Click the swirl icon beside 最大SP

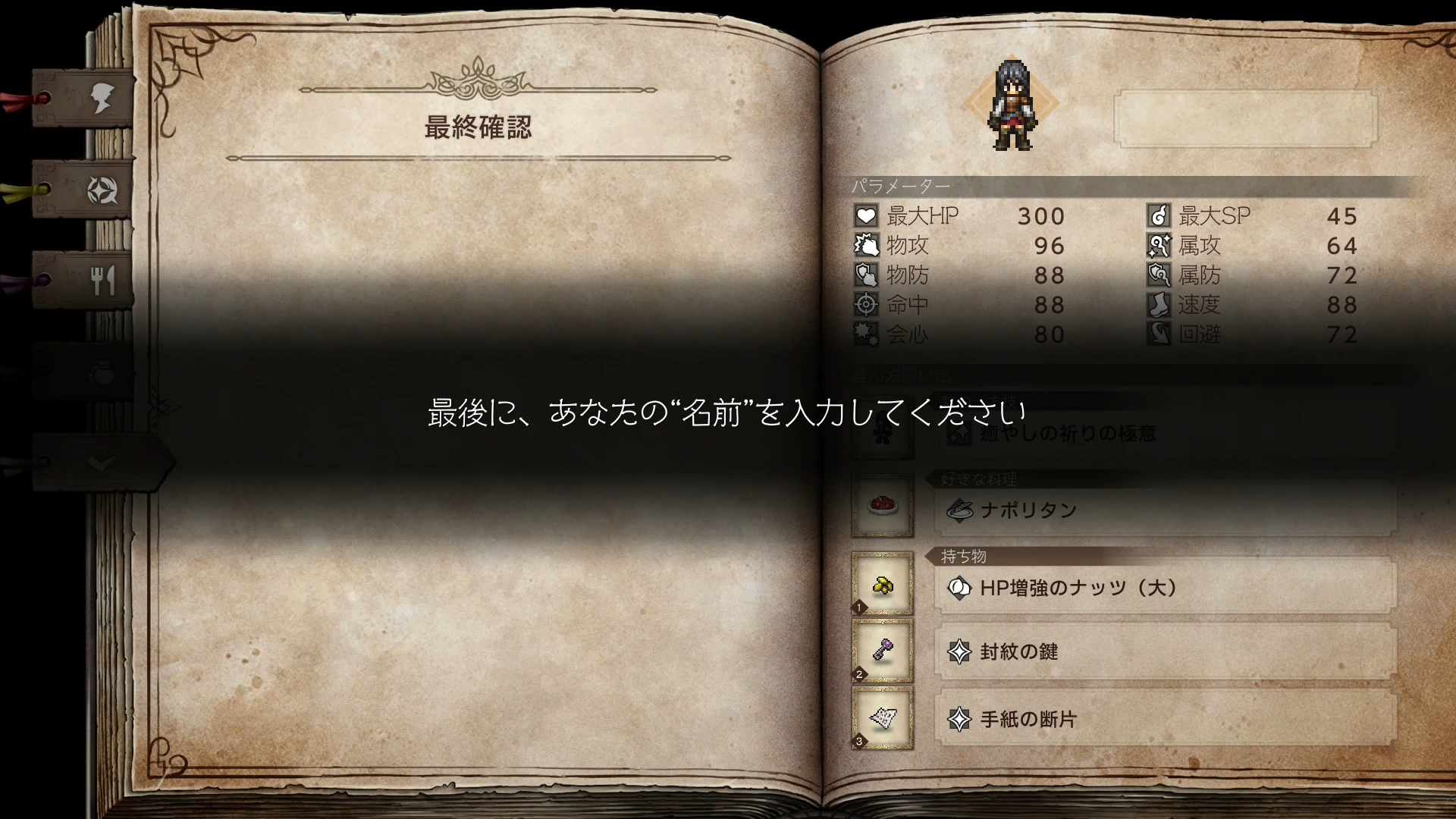coord(1160,216)
